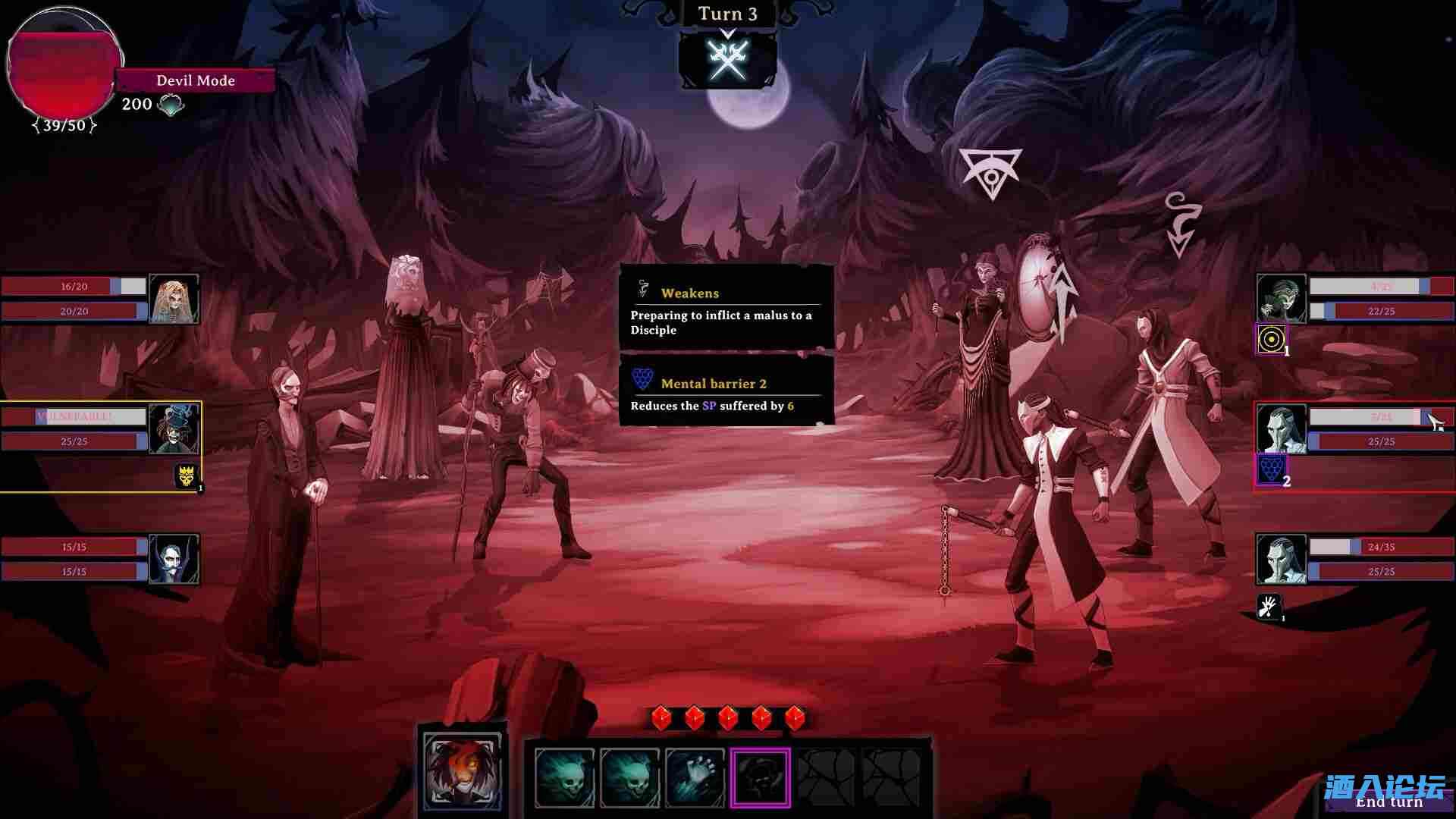Select the blonde woman disciple portrait
This screenshot has width=1456, height=819.
(174, 300)
